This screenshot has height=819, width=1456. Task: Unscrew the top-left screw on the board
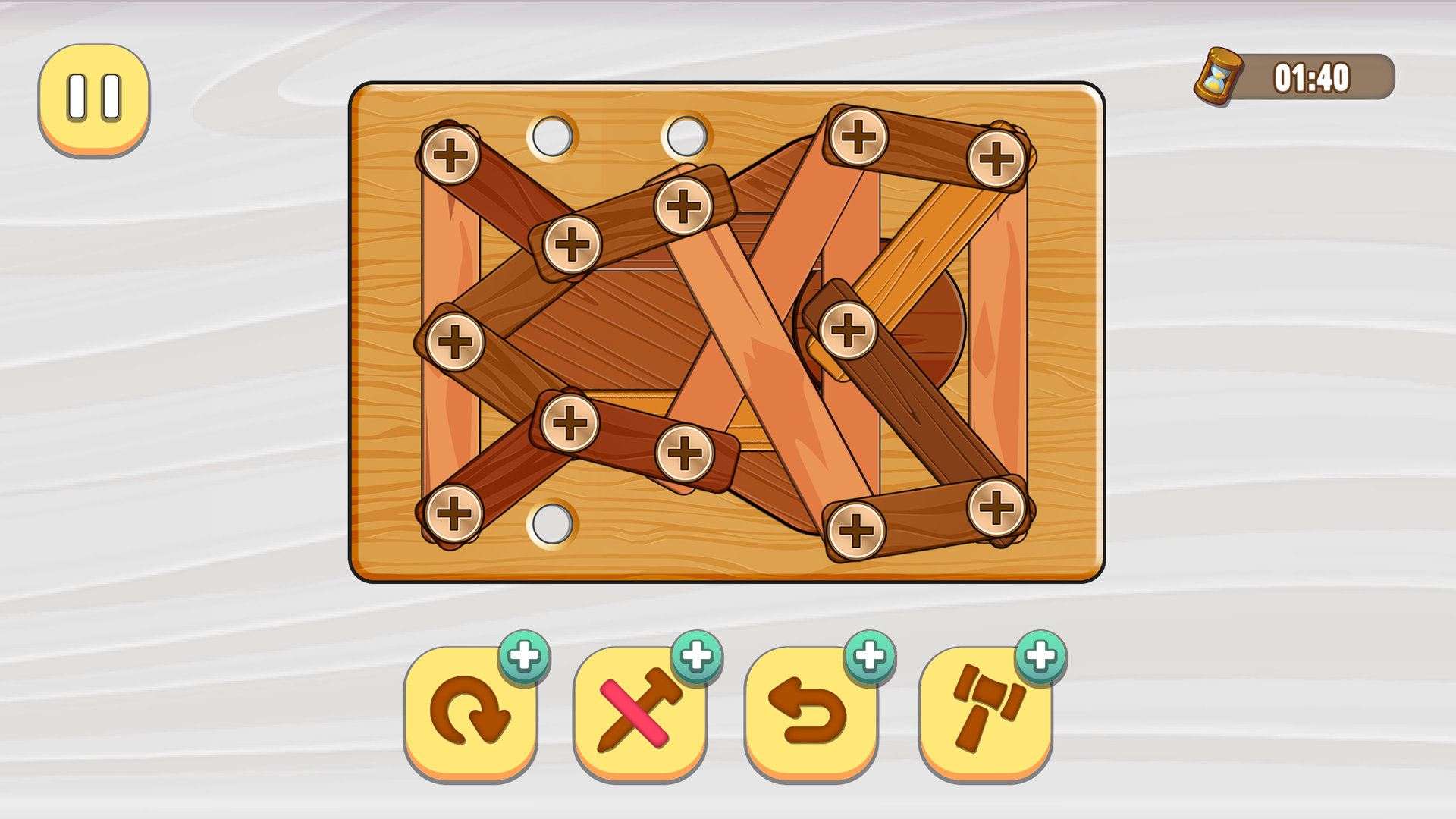click(452, 154)
